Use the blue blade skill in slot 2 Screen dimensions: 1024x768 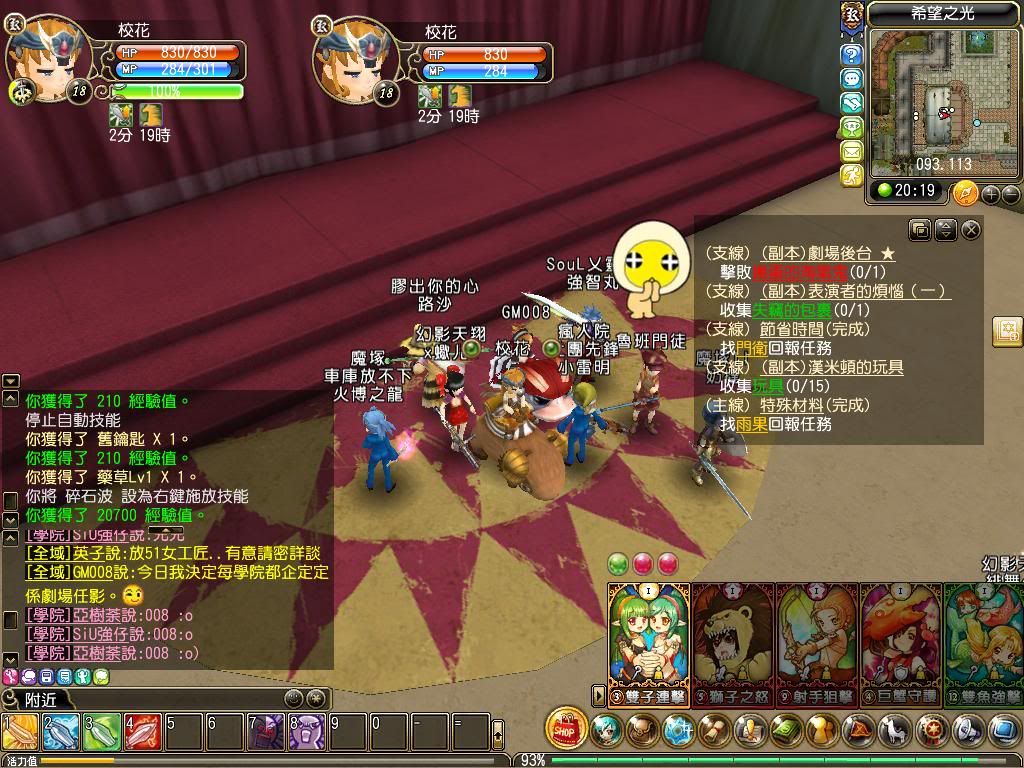pyautogui.click(x=61, y=732)
